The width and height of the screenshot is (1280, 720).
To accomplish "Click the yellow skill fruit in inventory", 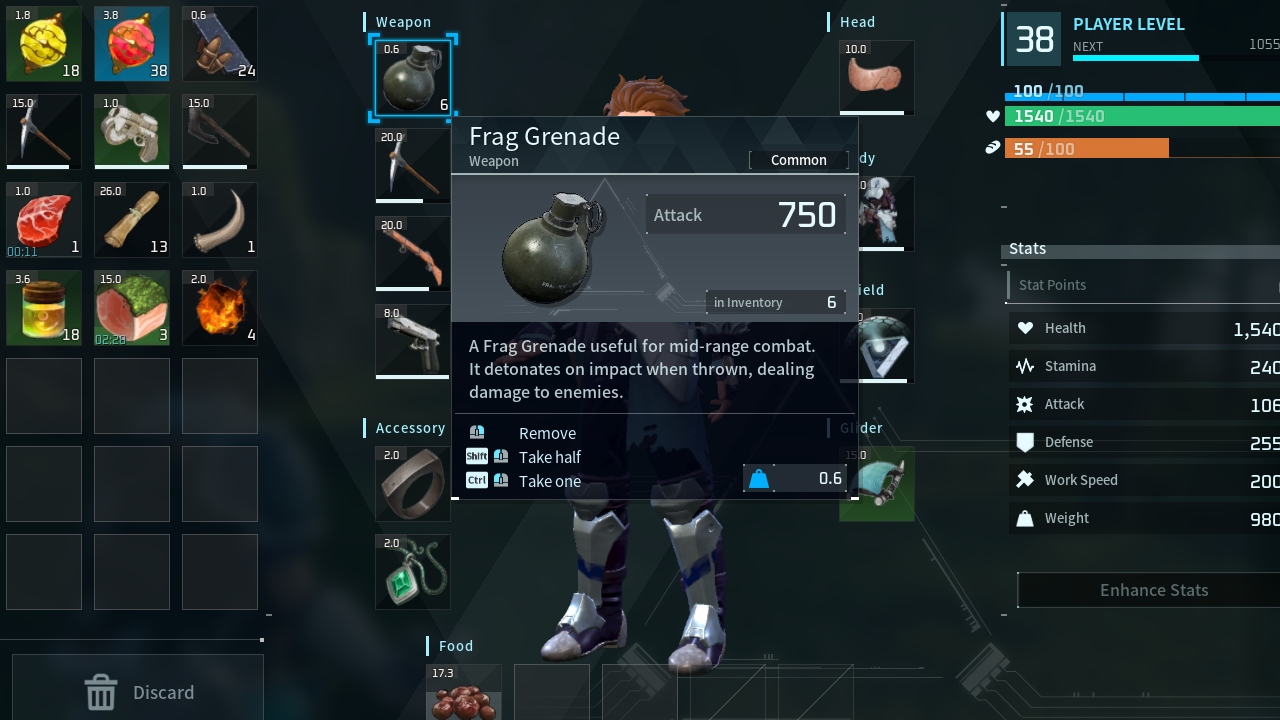I will [x=44, y=44].
